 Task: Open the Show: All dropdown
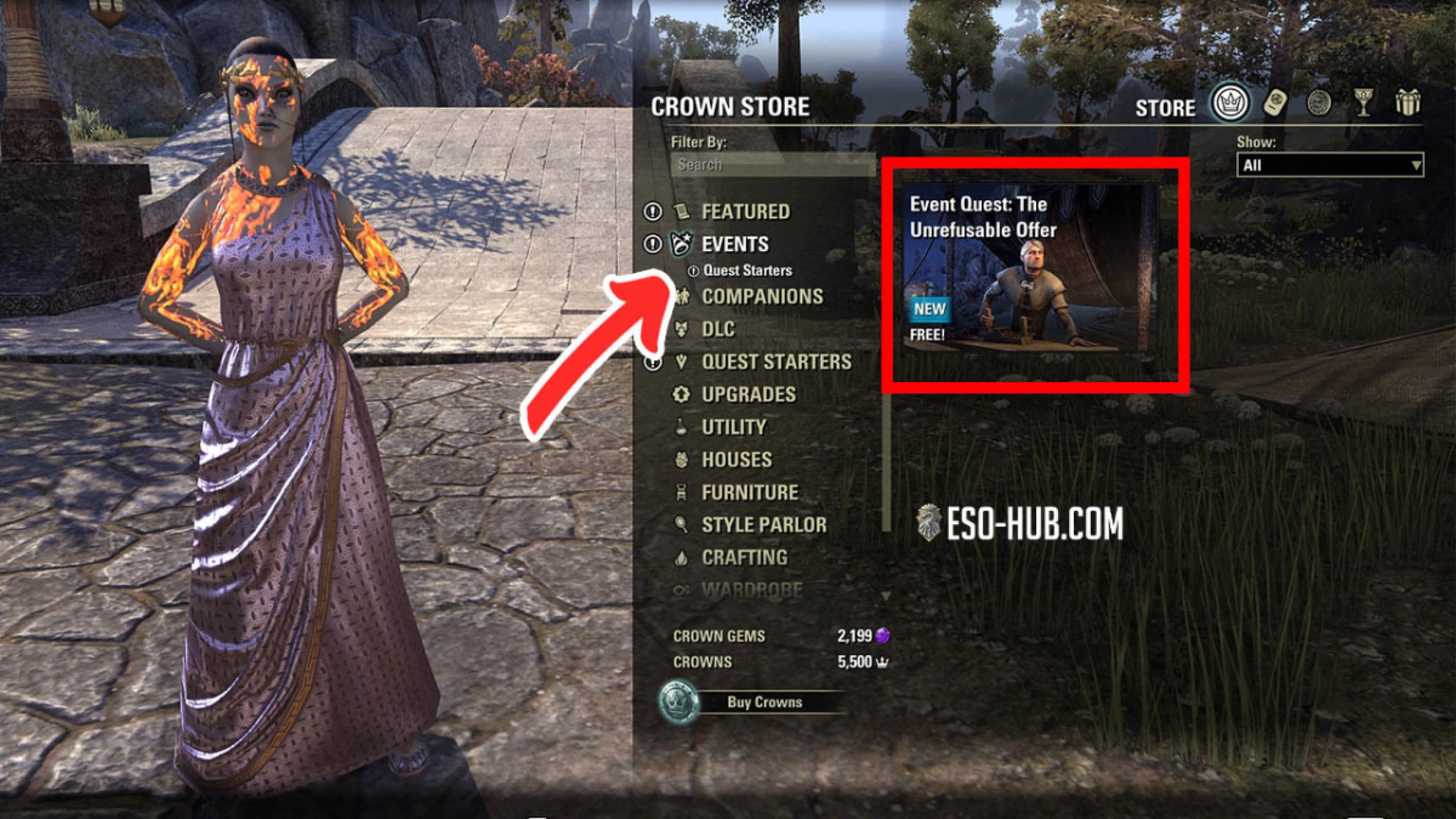[x=1330, y=164]
